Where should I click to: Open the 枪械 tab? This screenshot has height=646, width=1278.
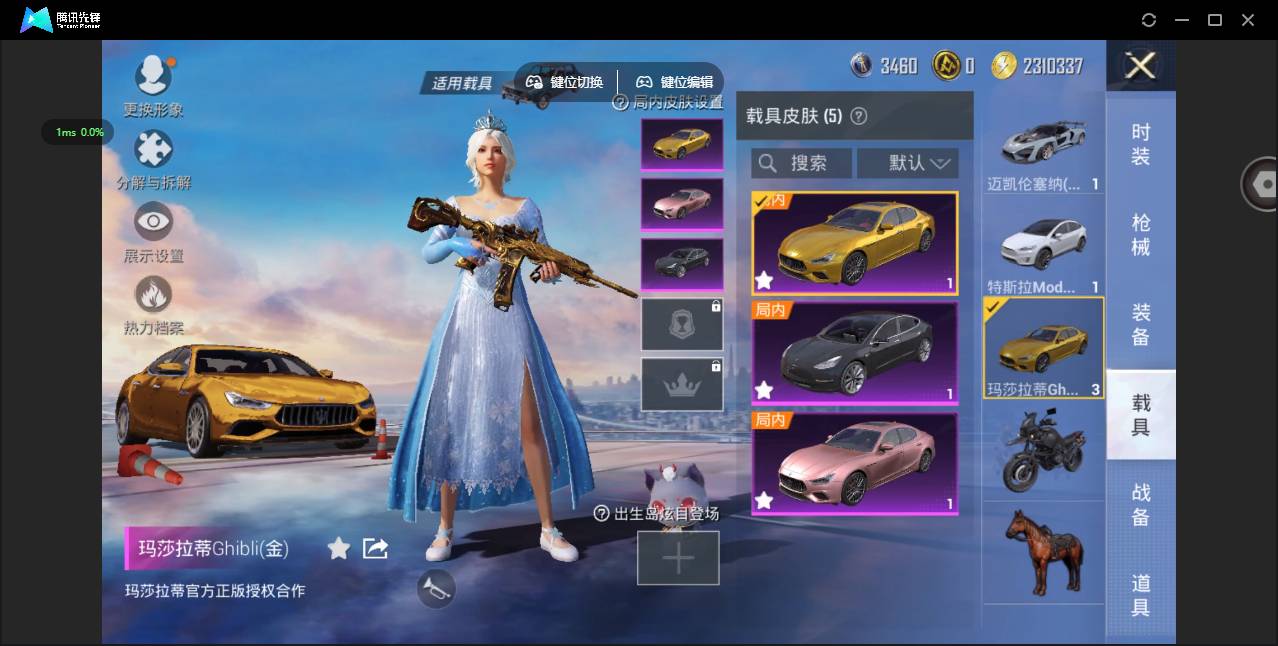click(1141, 234)
